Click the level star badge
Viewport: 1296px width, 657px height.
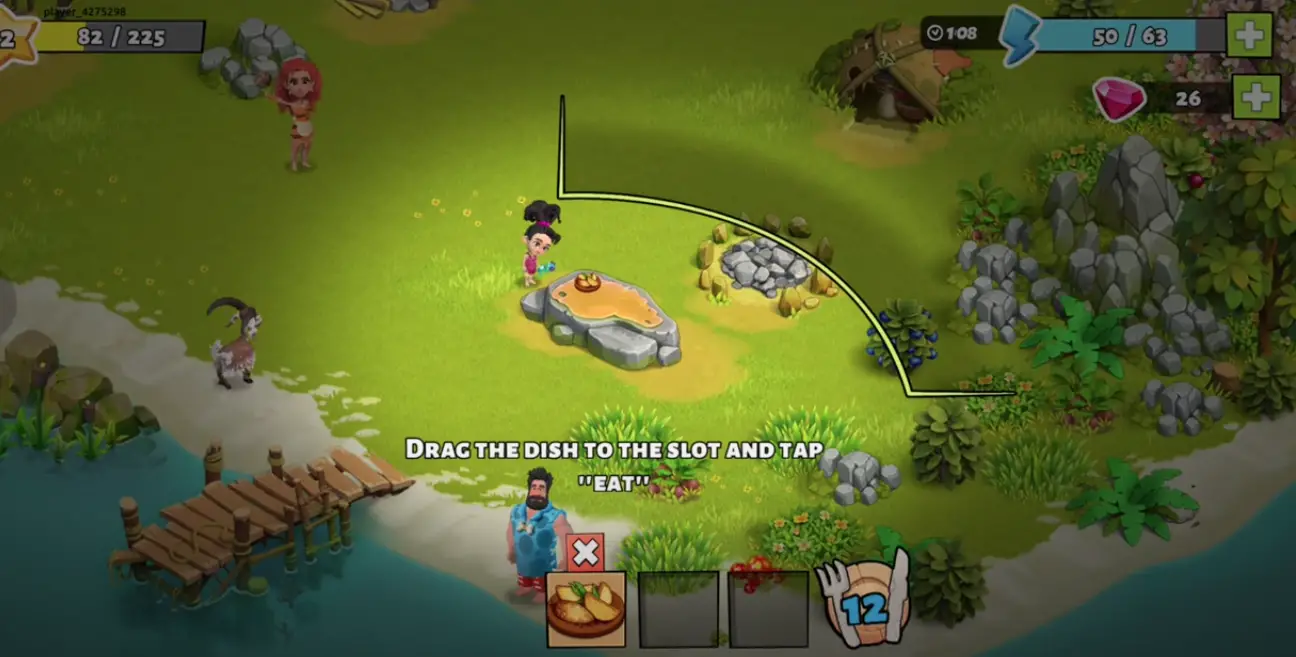click(x=12, y=38)
